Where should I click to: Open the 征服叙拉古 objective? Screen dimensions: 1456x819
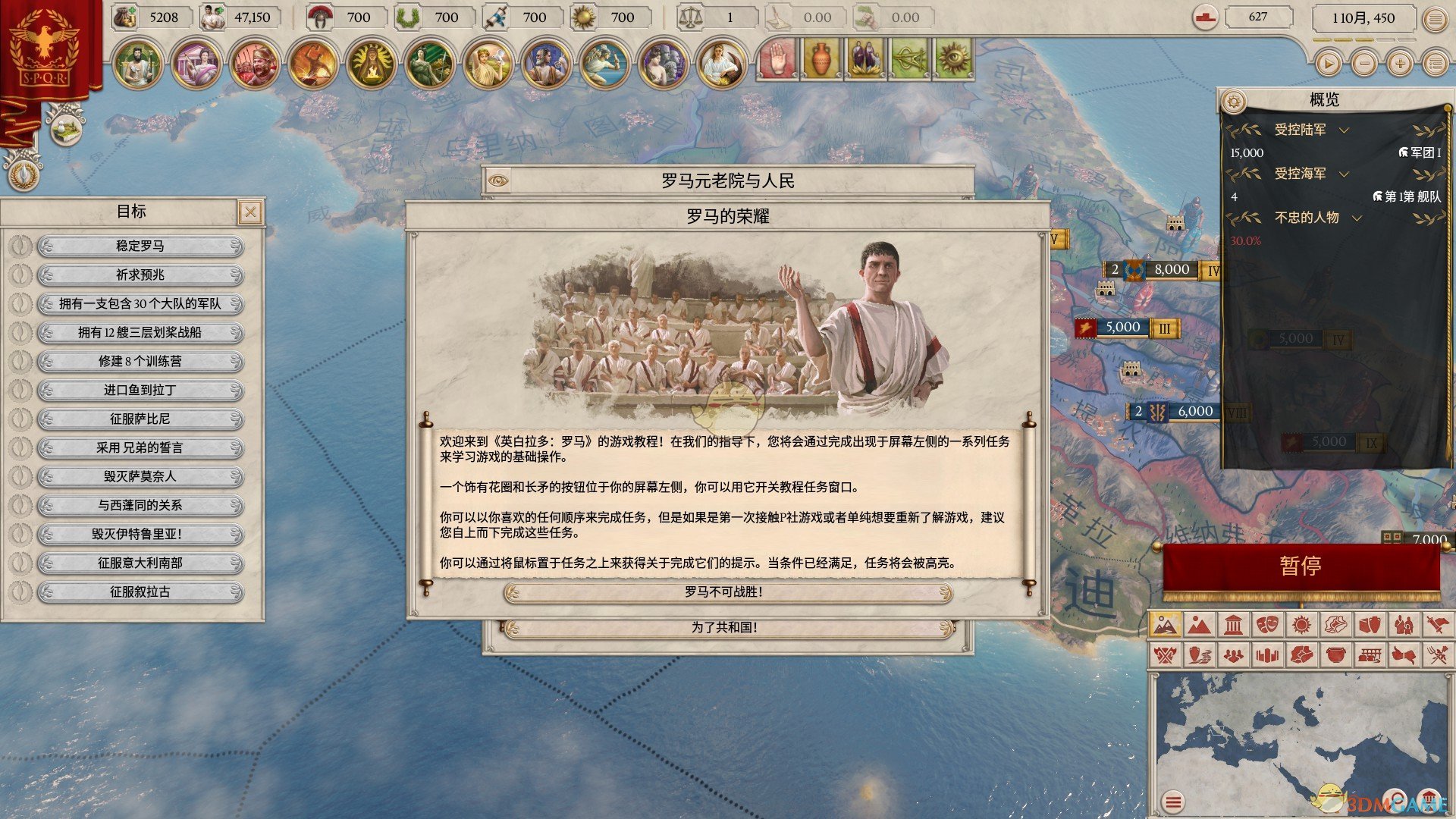[140, 591]
